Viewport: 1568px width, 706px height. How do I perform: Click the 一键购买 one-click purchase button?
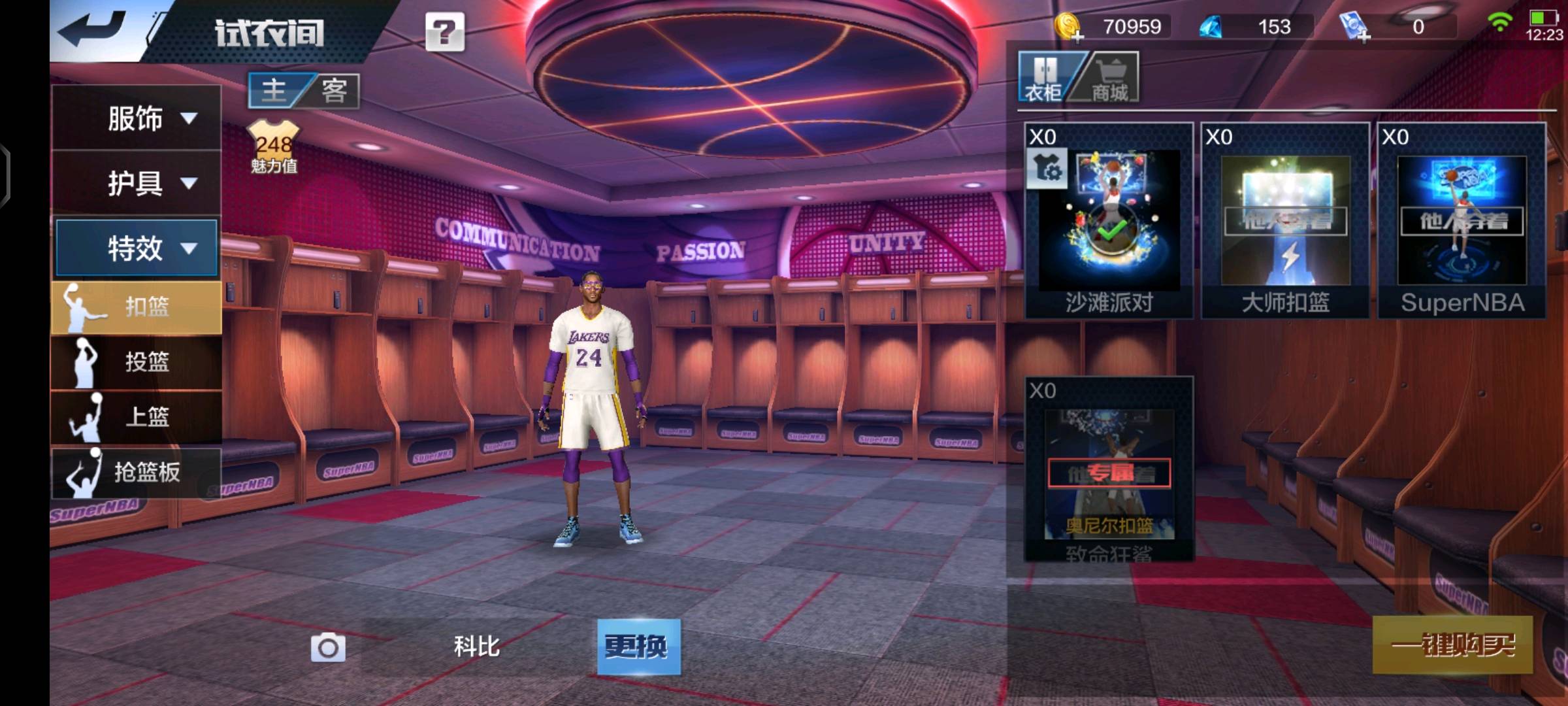click(1452, 645)
